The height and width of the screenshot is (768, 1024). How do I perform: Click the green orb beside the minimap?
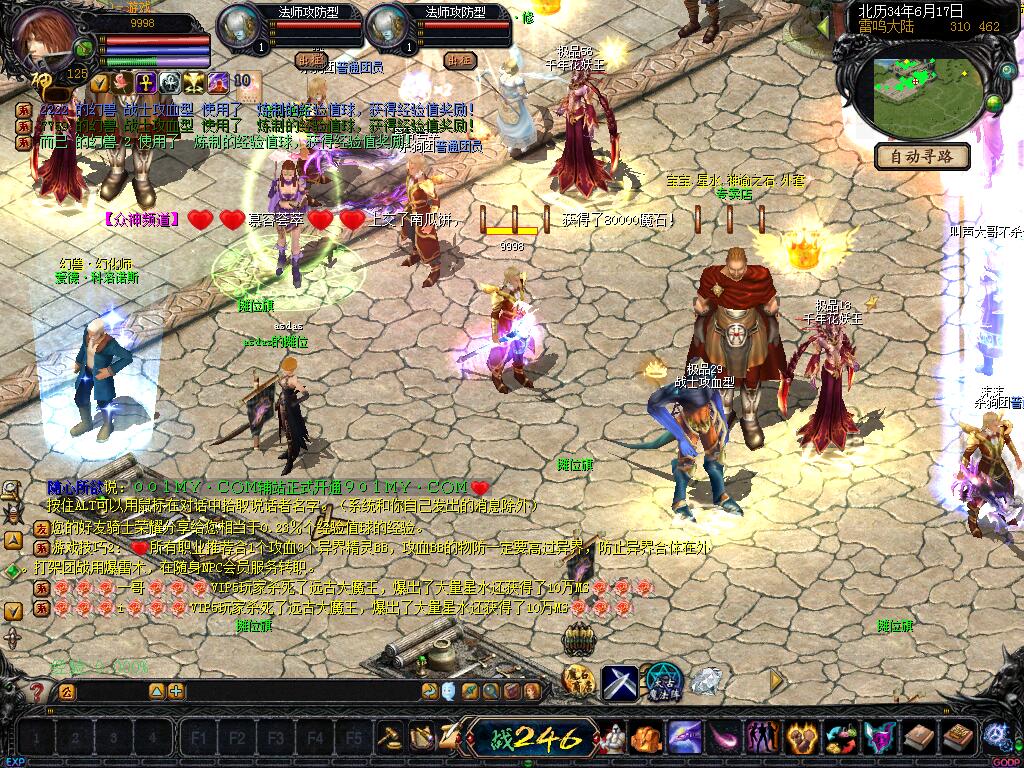point(995,103)
